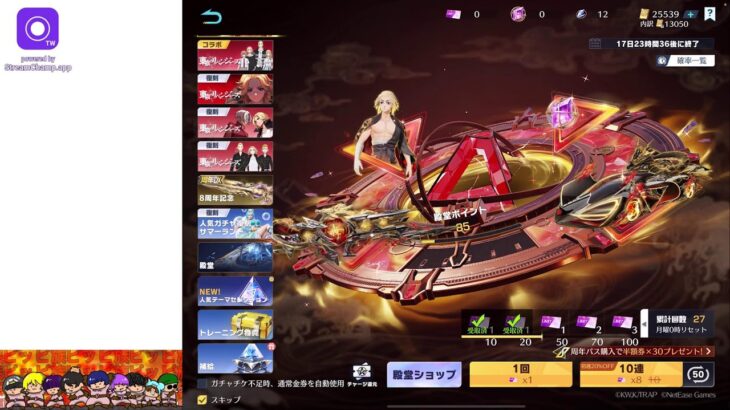Draw ten times with the 10連 button
This screenshot has height=410, width=730.
[629, 374]
